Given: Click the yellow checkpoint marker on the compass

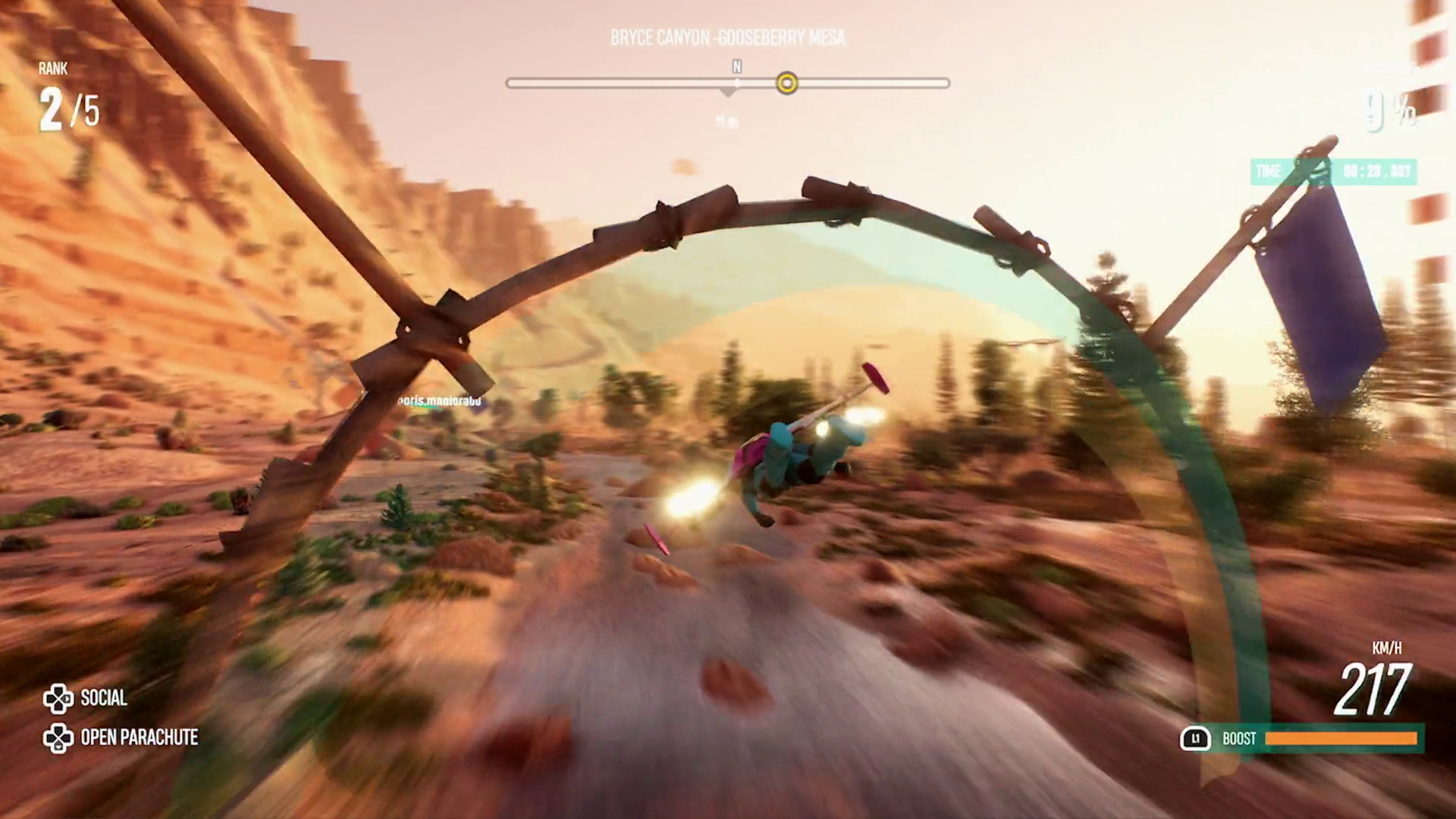Looking at the screenshot, I should click(x=787, y=83).
